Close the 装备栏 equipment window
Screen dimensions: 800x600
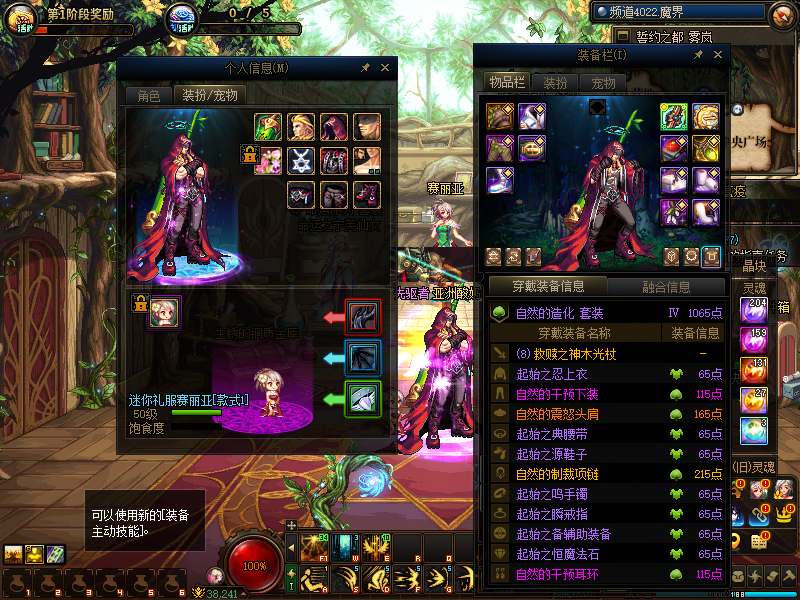pos(718,54)
